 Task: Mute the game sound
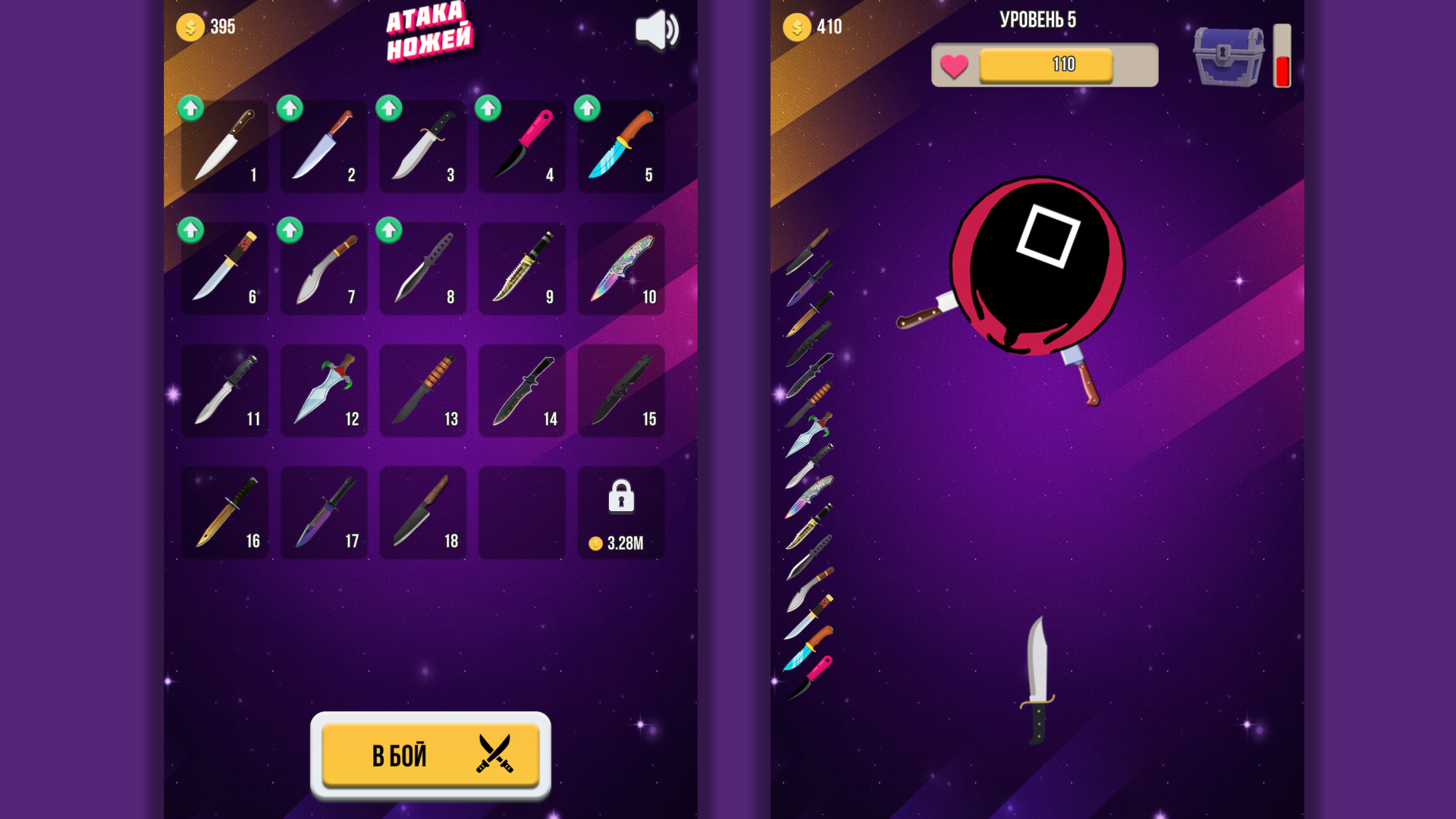tap(657, 30)
